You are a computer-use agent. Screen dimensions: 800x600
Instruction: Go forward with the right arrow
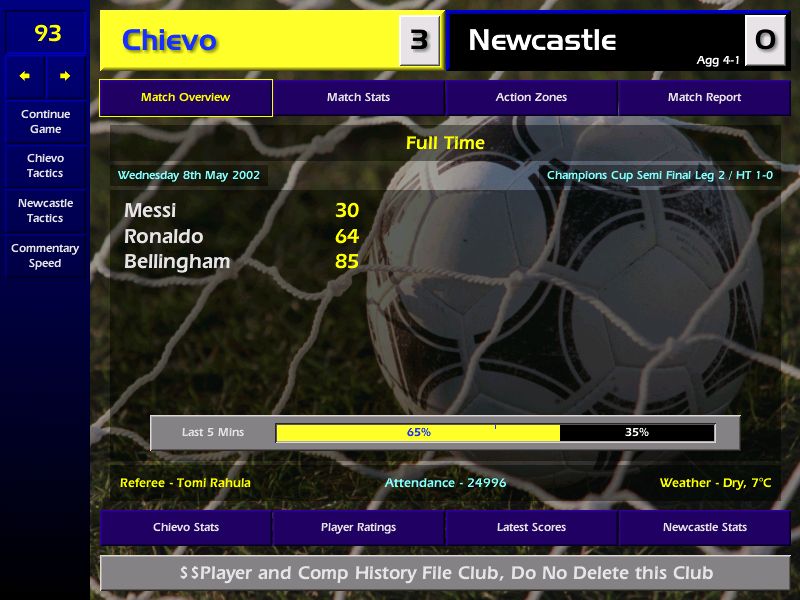point(65,76)
